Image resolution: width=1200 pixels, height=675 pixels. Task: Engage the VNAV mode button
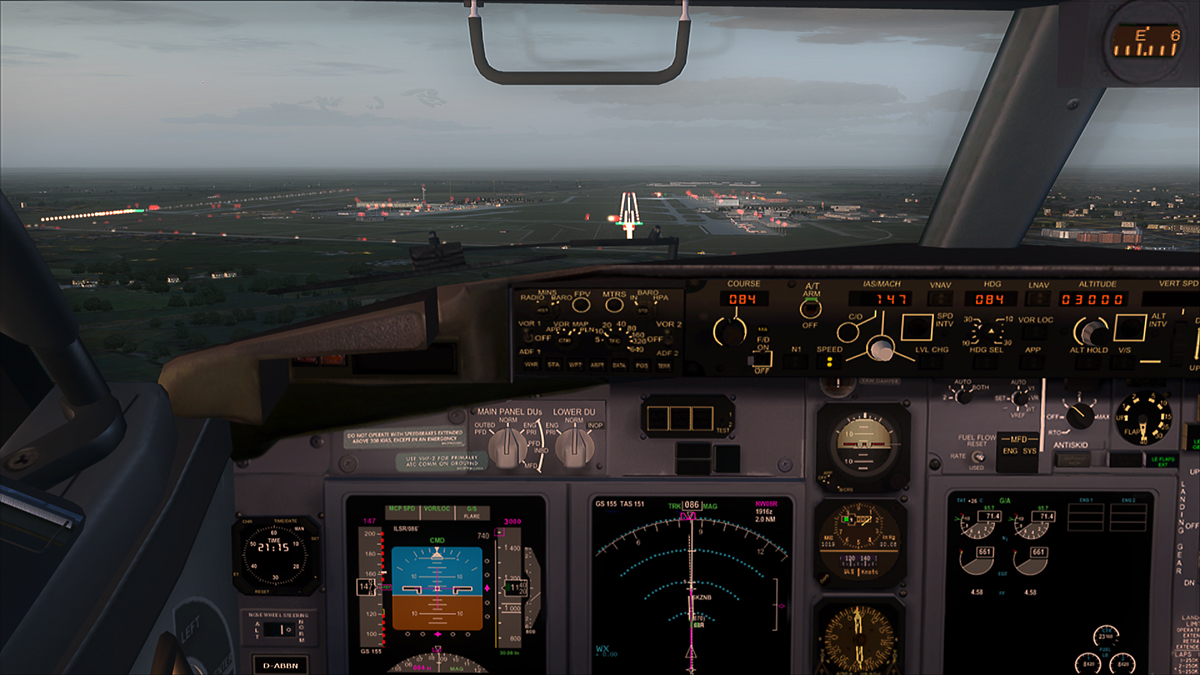coord(940,299)
